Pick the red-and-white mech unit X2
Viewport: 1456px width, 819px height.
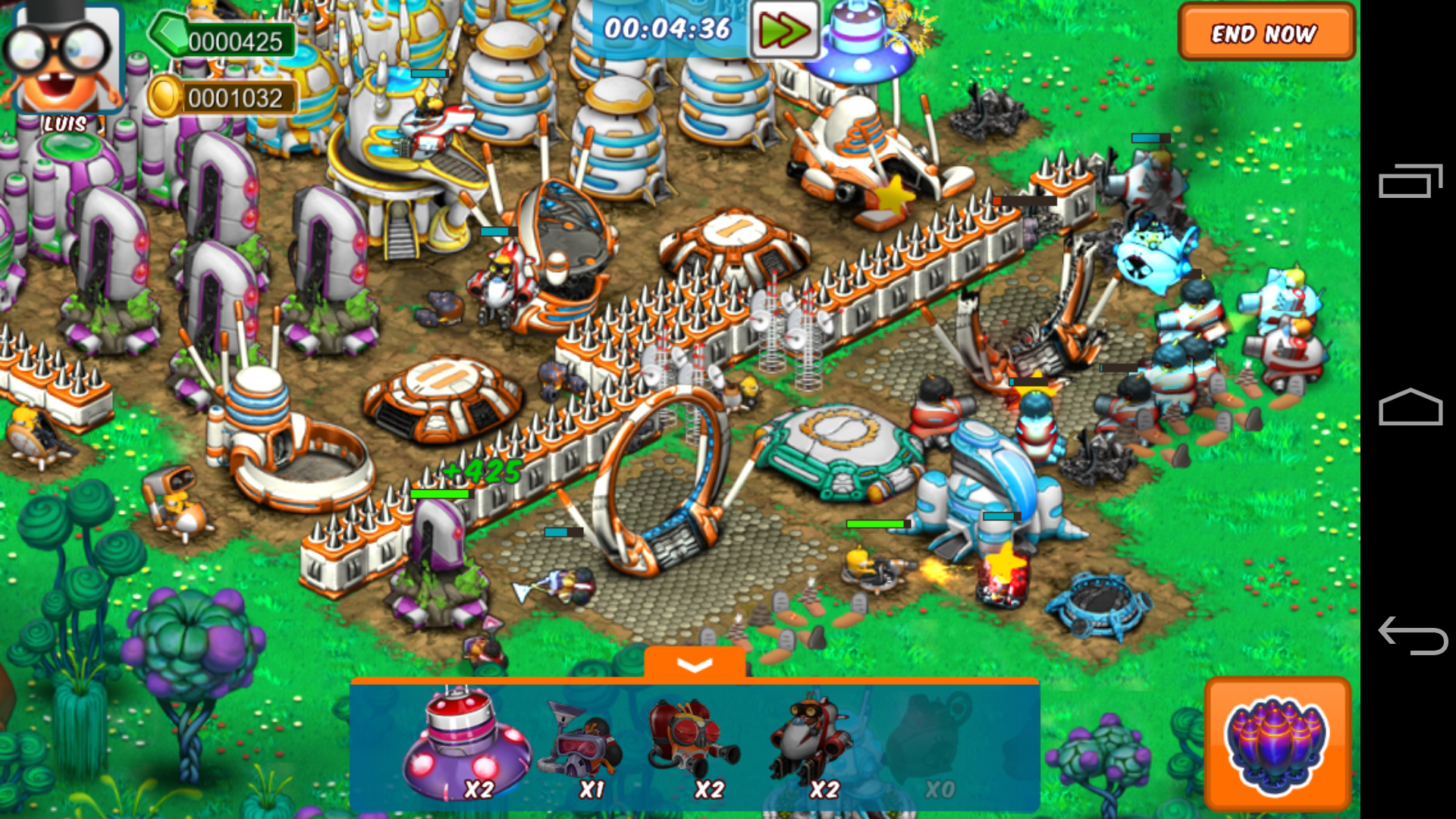(x=809, y=747)
